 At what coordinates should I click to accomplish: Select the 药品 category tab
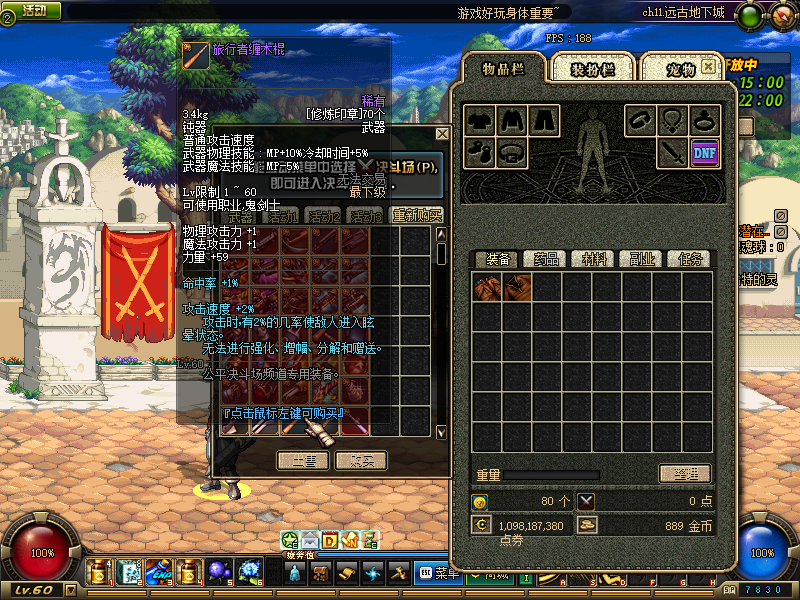point(546,259)
